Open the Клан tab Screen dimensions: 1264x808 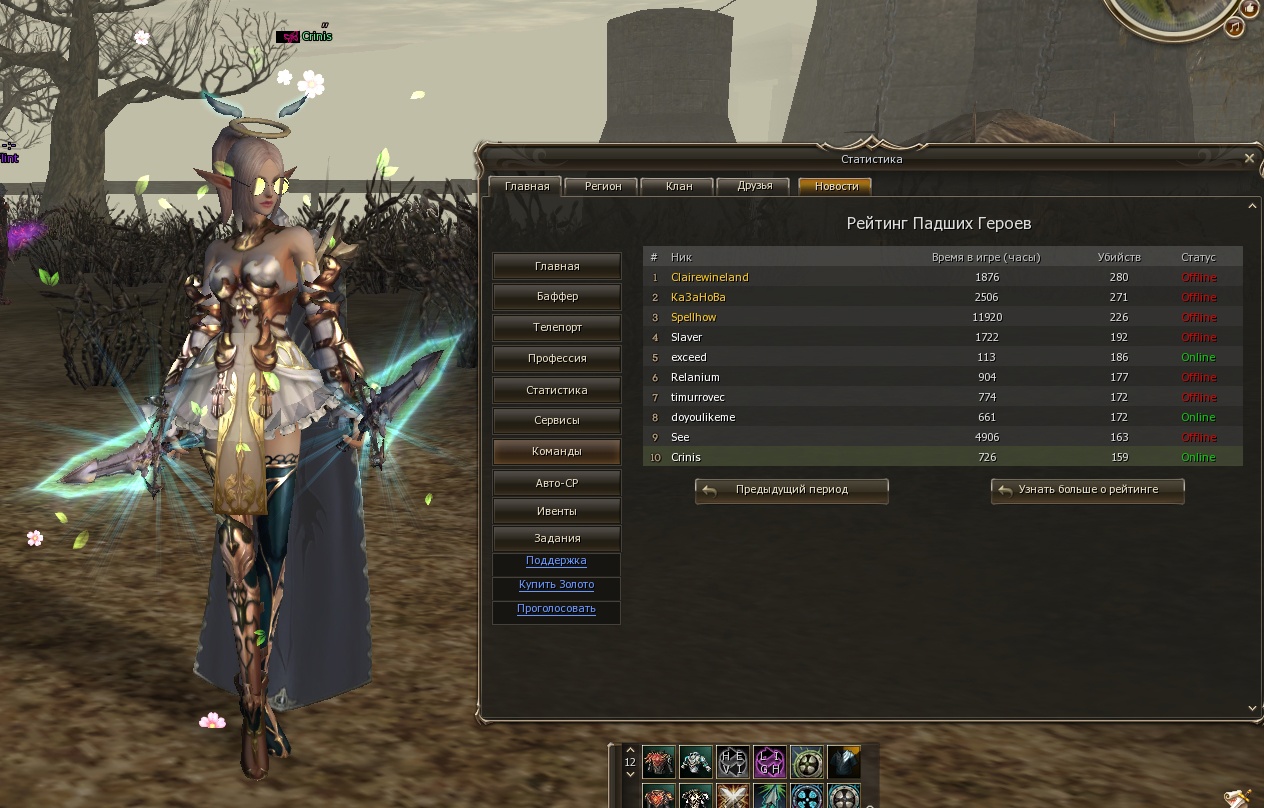point(679,186)
